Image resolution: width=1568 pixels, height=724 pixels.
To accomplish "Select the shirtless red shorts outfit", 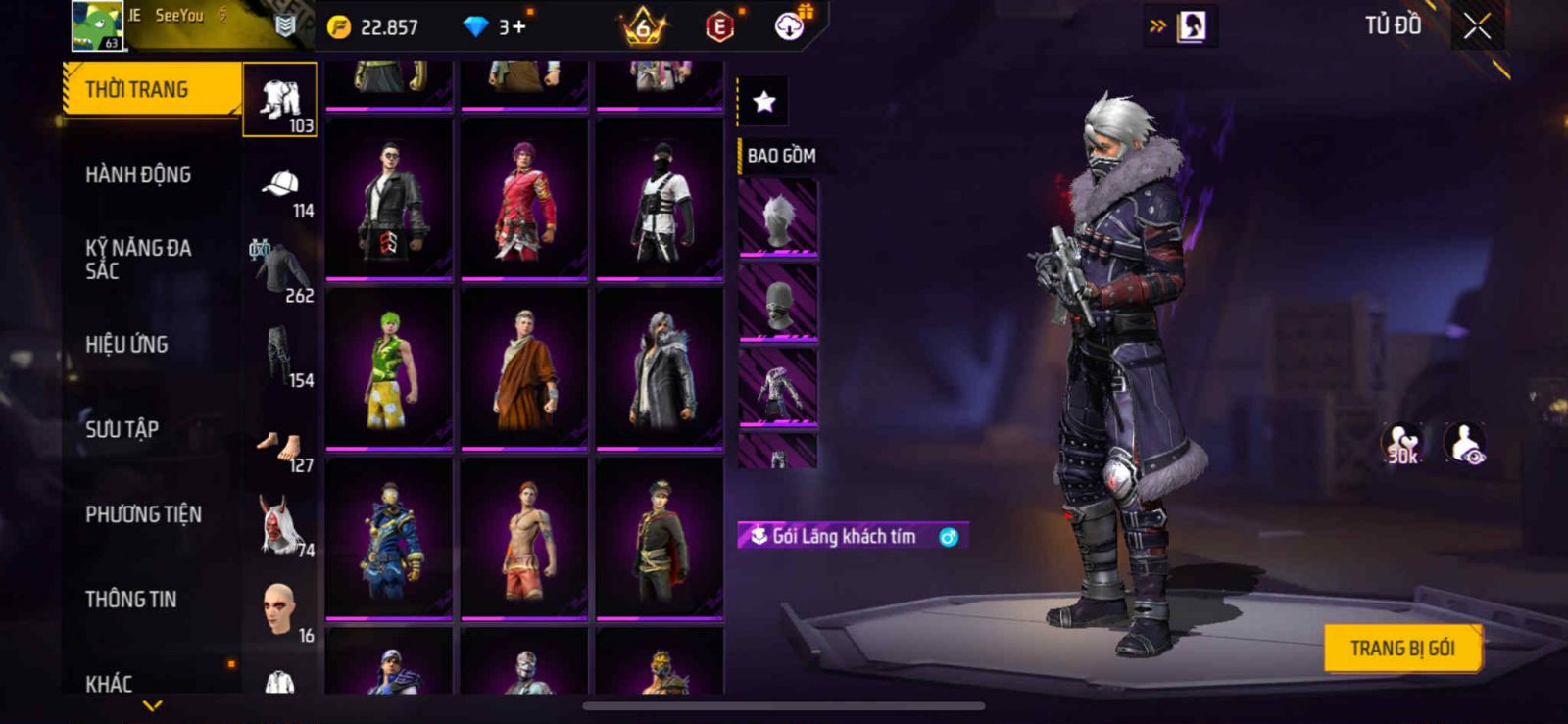I will [524, 538].
